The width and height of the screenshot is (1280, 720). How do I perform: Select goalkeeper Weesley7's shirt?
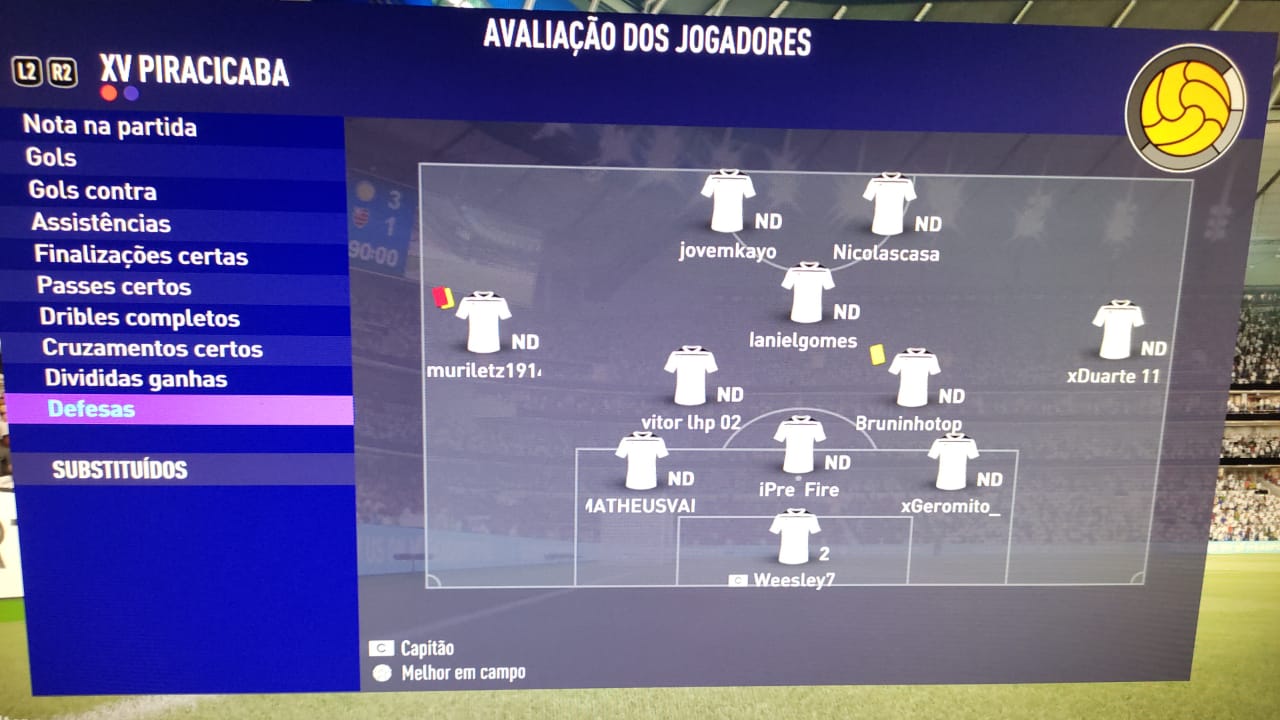tap(795, 537)
